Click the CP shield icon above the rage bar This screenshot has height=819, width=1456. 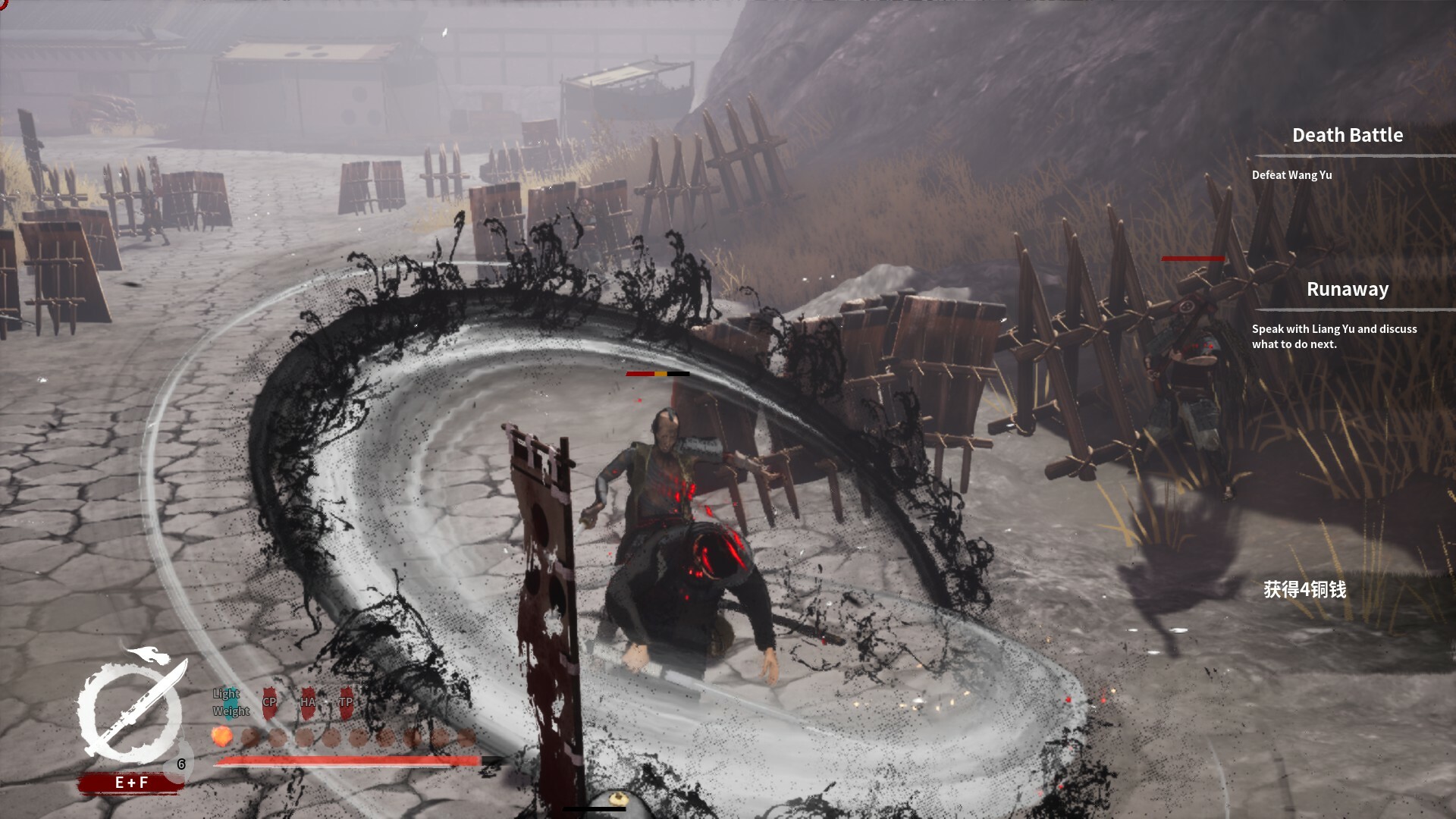point(270,701)
